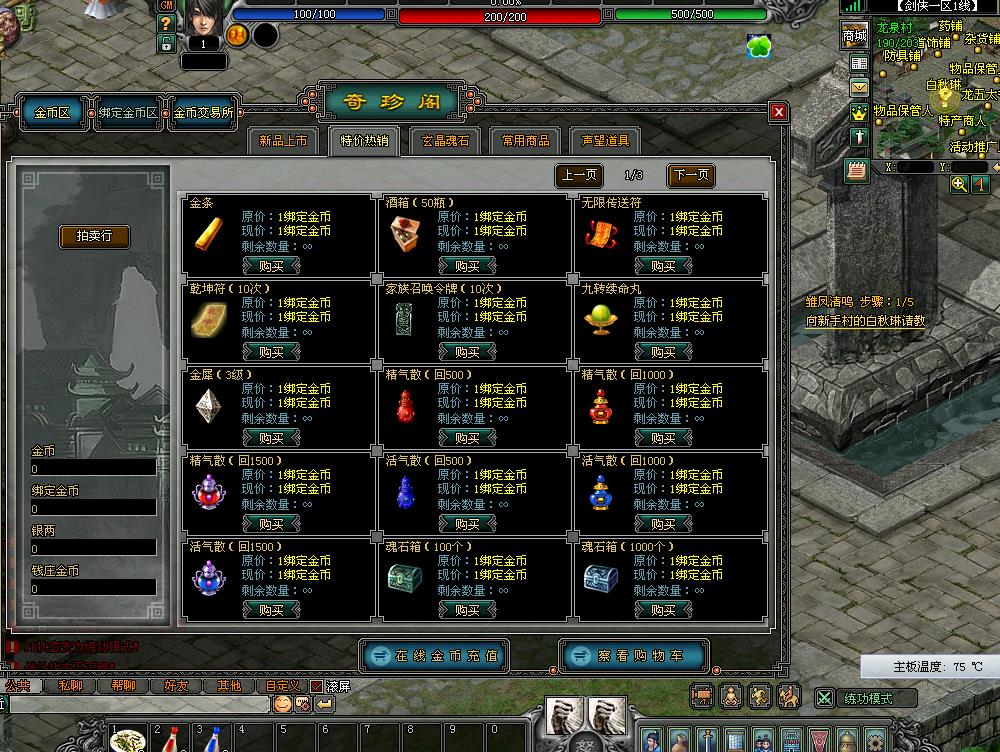Purchase the 魂石箱(1000个) chest
This screenshot has width=1000, height=752.
click(x=663, y=610)
